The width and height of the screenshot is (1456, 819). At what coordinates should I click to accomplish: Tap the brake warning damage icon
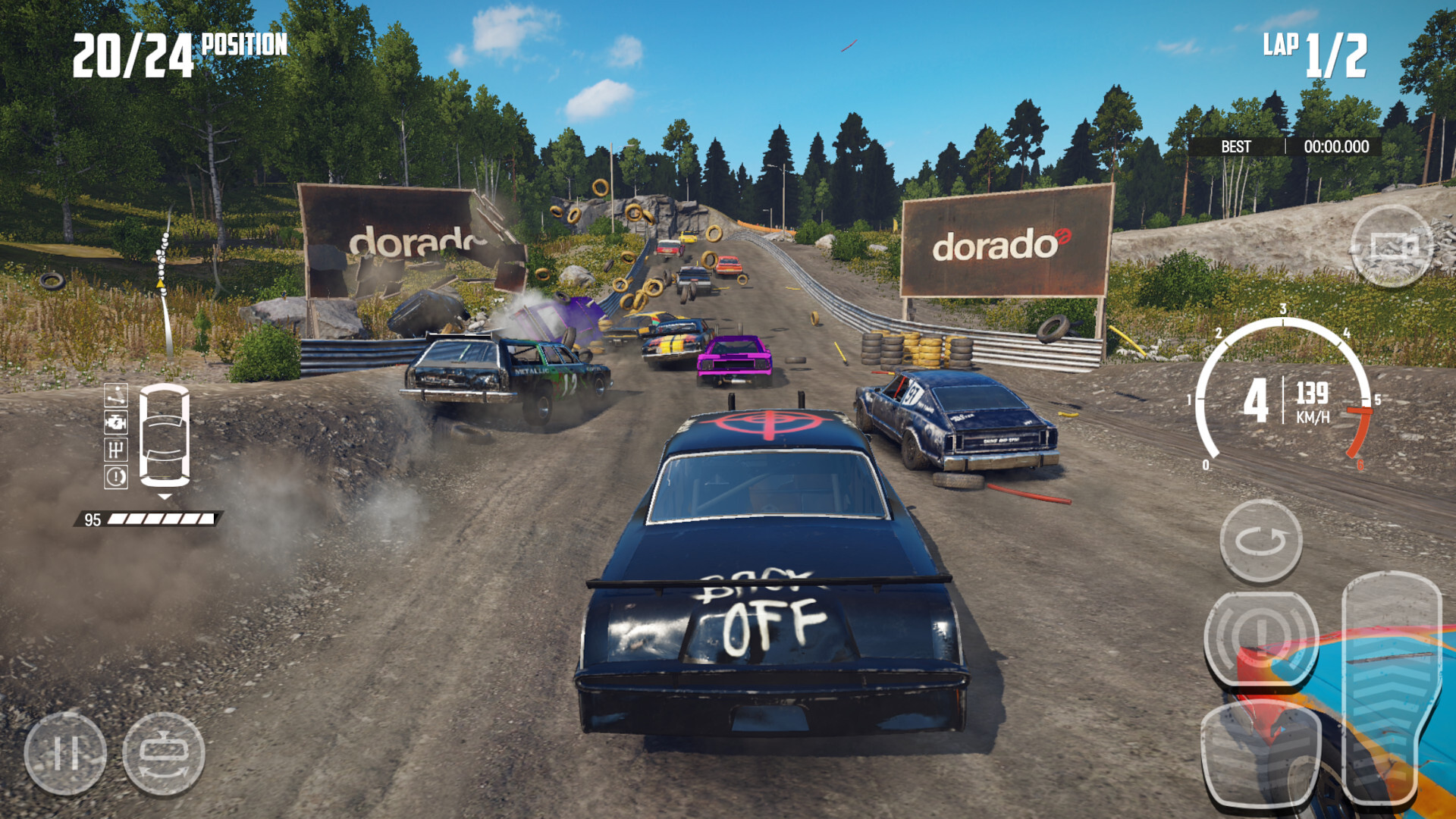tap(116, 478)
